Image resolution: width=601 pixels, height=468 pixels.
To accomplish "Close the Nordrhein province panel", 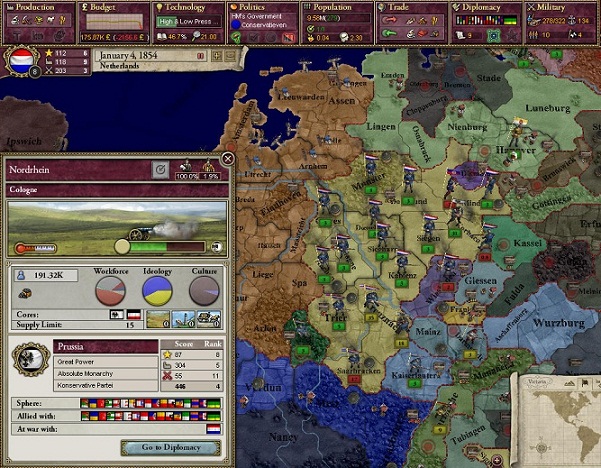I will 227,158.
